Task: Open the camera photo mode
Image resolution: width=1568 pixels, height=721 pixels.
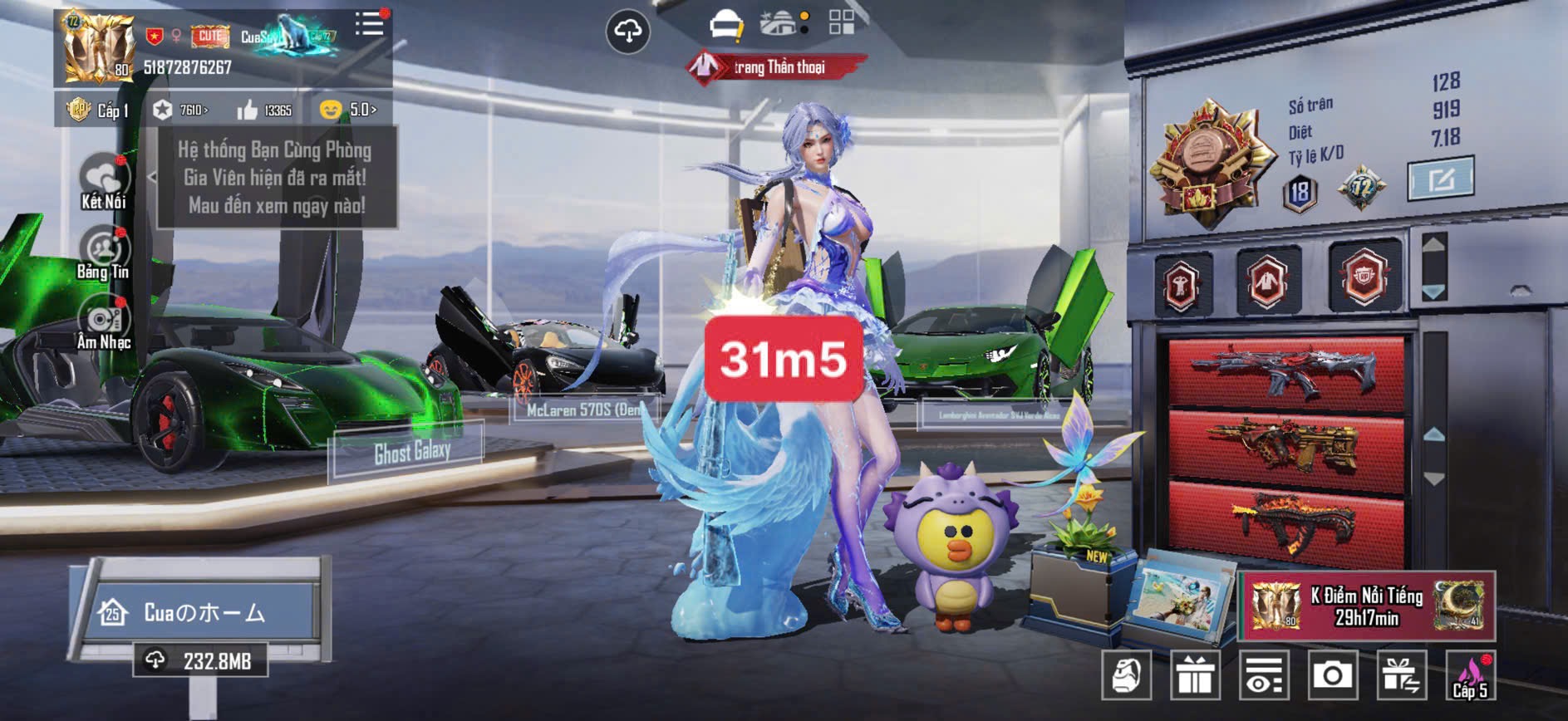Action: 1332,675
